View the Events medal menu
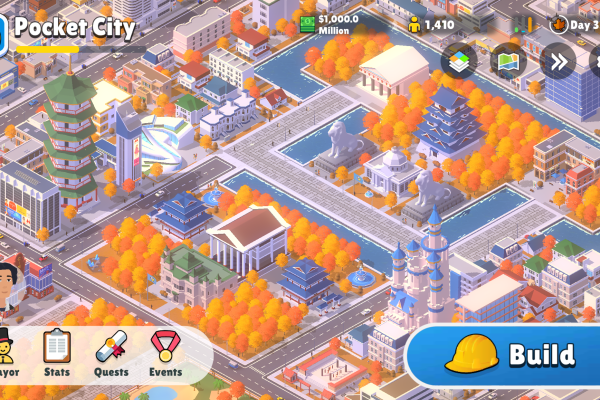Image resolution: width=600 pixels, height=400 pixels. click(165, 351)
